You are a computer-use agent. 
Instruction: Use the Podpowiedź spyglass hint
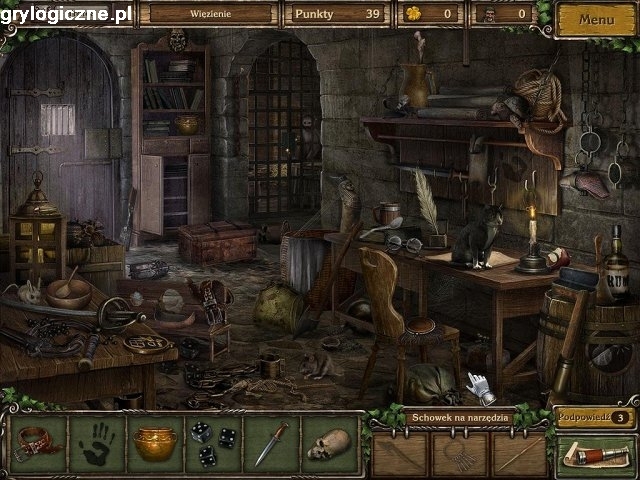click(x=594, y=456)
